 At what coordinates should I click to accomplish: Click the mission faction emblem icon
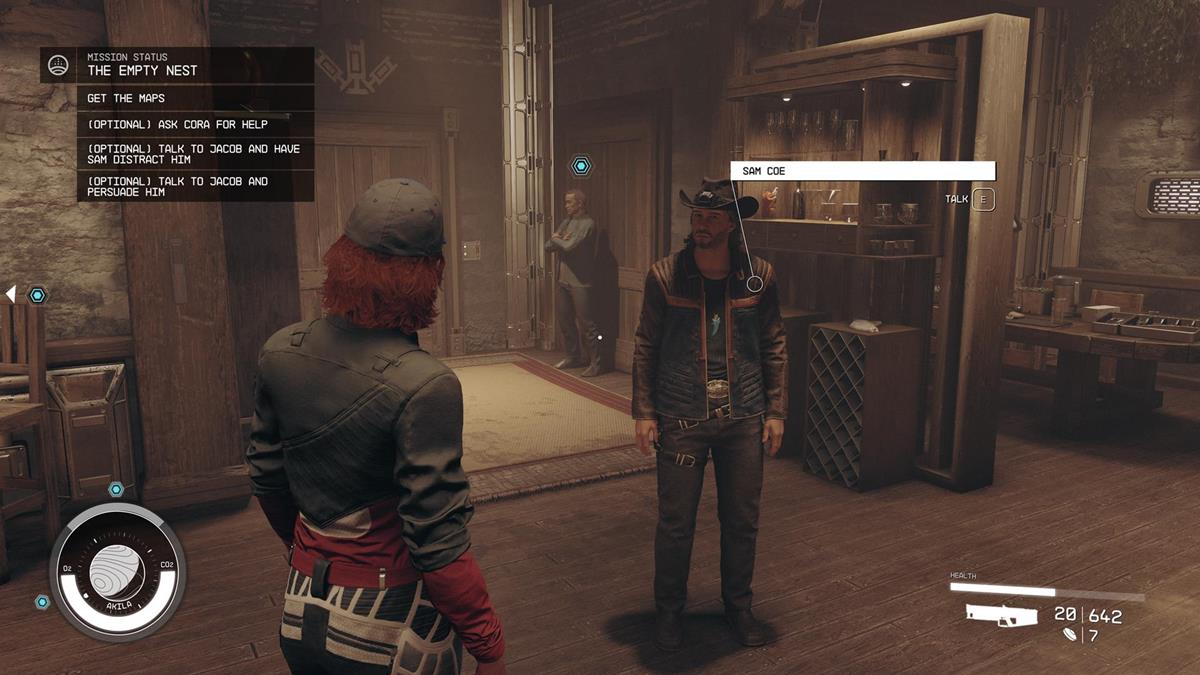pyautogui.click(x=59, y=65)
